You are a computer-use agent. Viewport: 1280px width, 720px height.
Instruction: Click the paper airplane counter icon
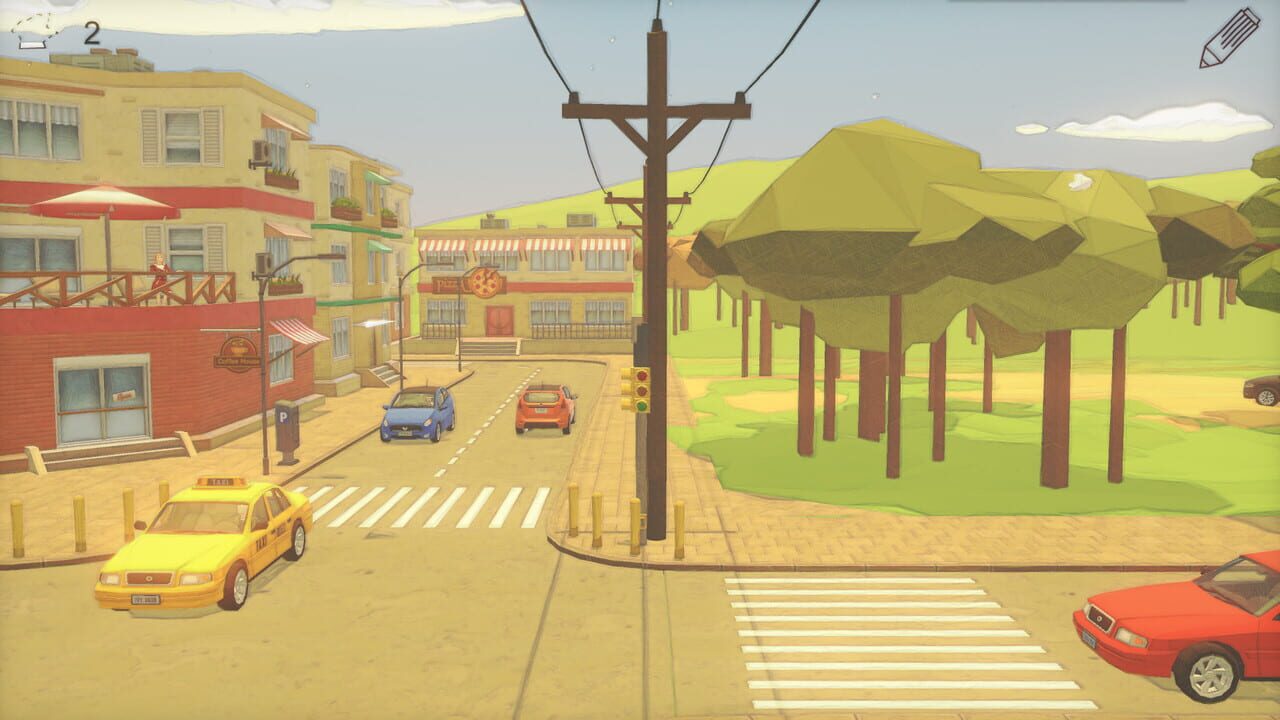click(39, 30)
